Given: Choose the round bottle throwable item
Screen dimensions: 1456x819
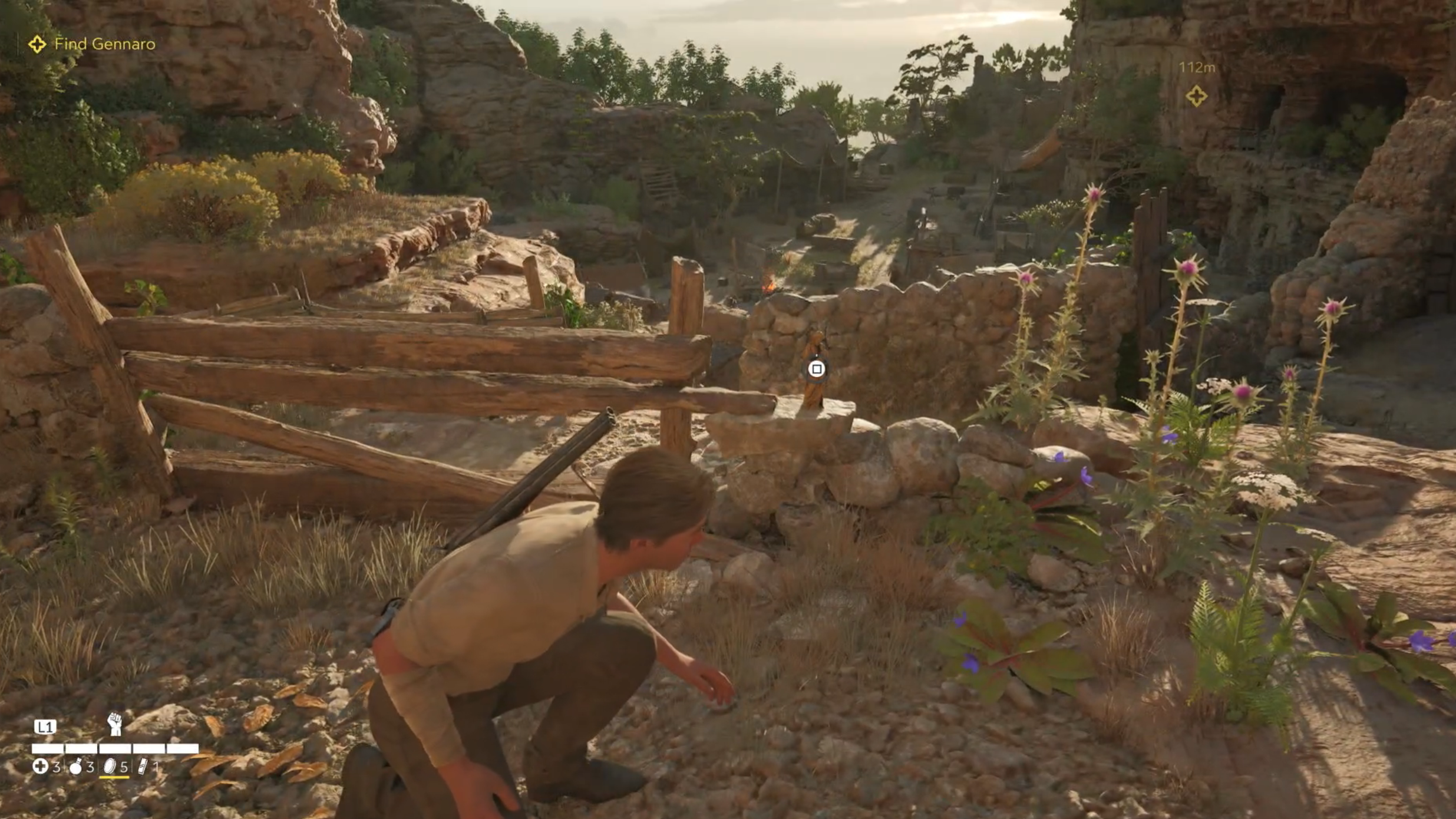Looking at the screenshot, I should click(76, 767).
